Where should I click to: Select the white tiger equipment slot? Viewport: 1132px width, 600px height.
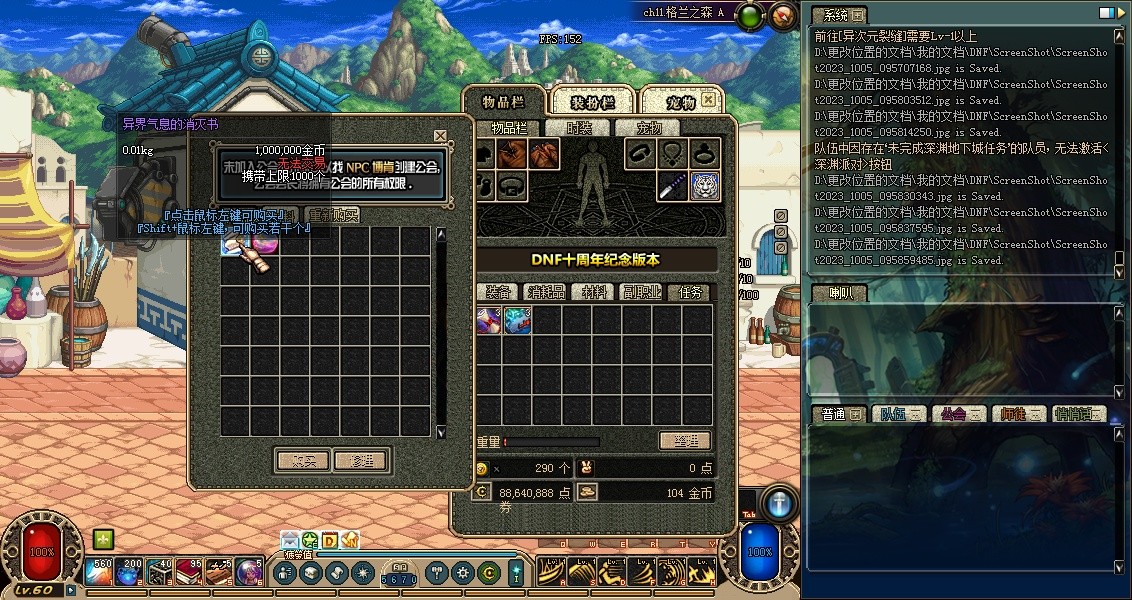click(x=705, y=186)
